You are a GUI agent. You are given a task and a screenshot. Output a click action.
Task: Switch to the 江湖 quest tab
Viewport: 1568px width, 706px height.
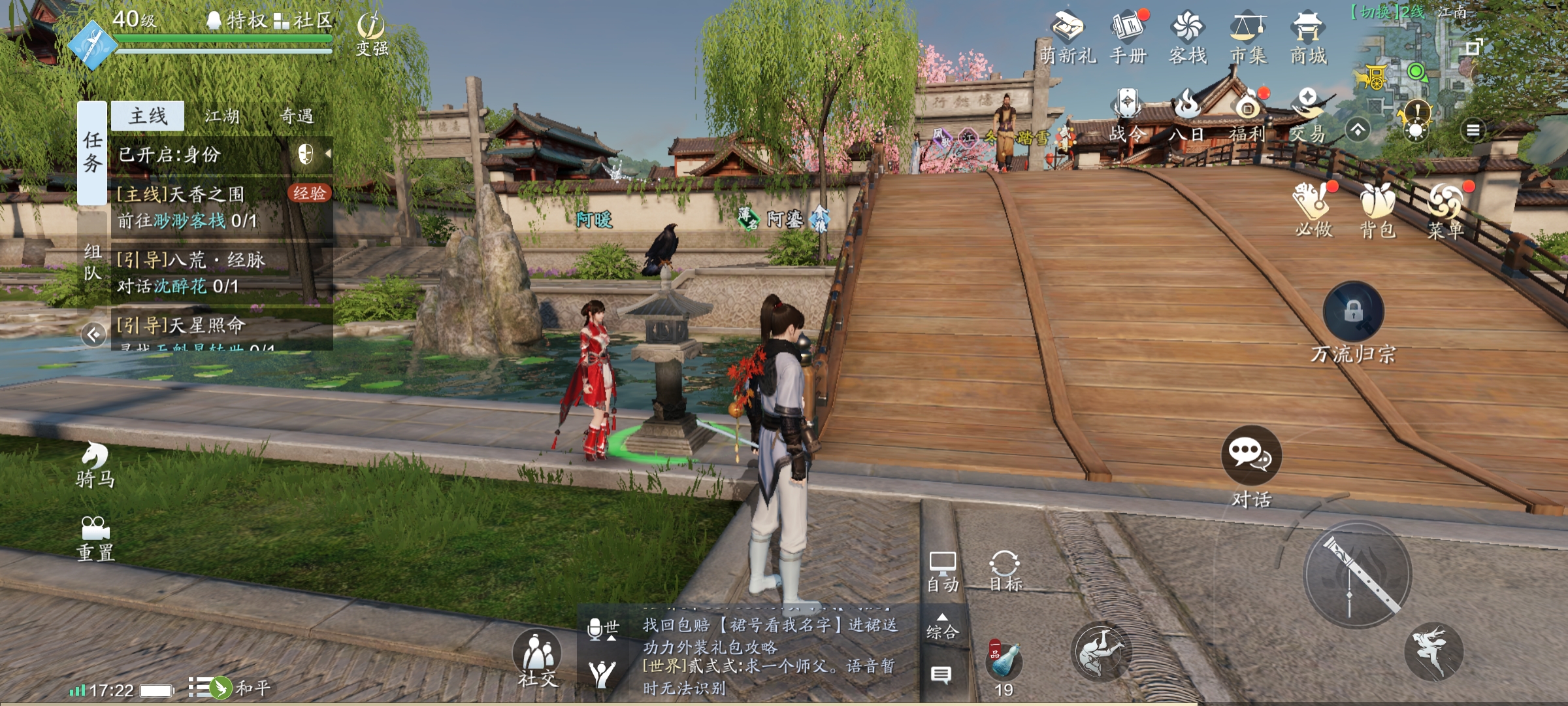click(x=222, y=116)
